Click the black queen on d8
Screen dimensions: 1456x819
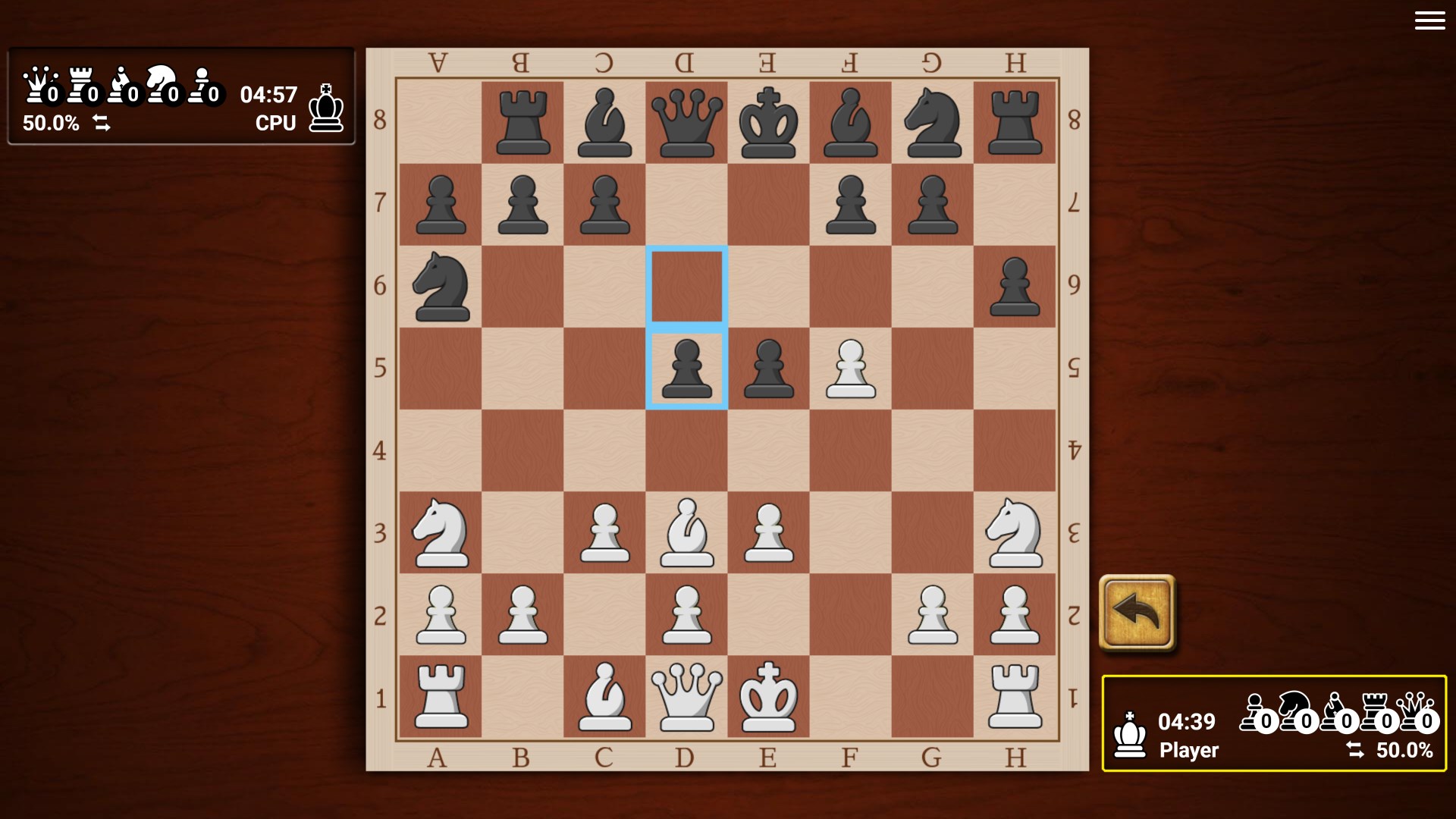point(686,121)
